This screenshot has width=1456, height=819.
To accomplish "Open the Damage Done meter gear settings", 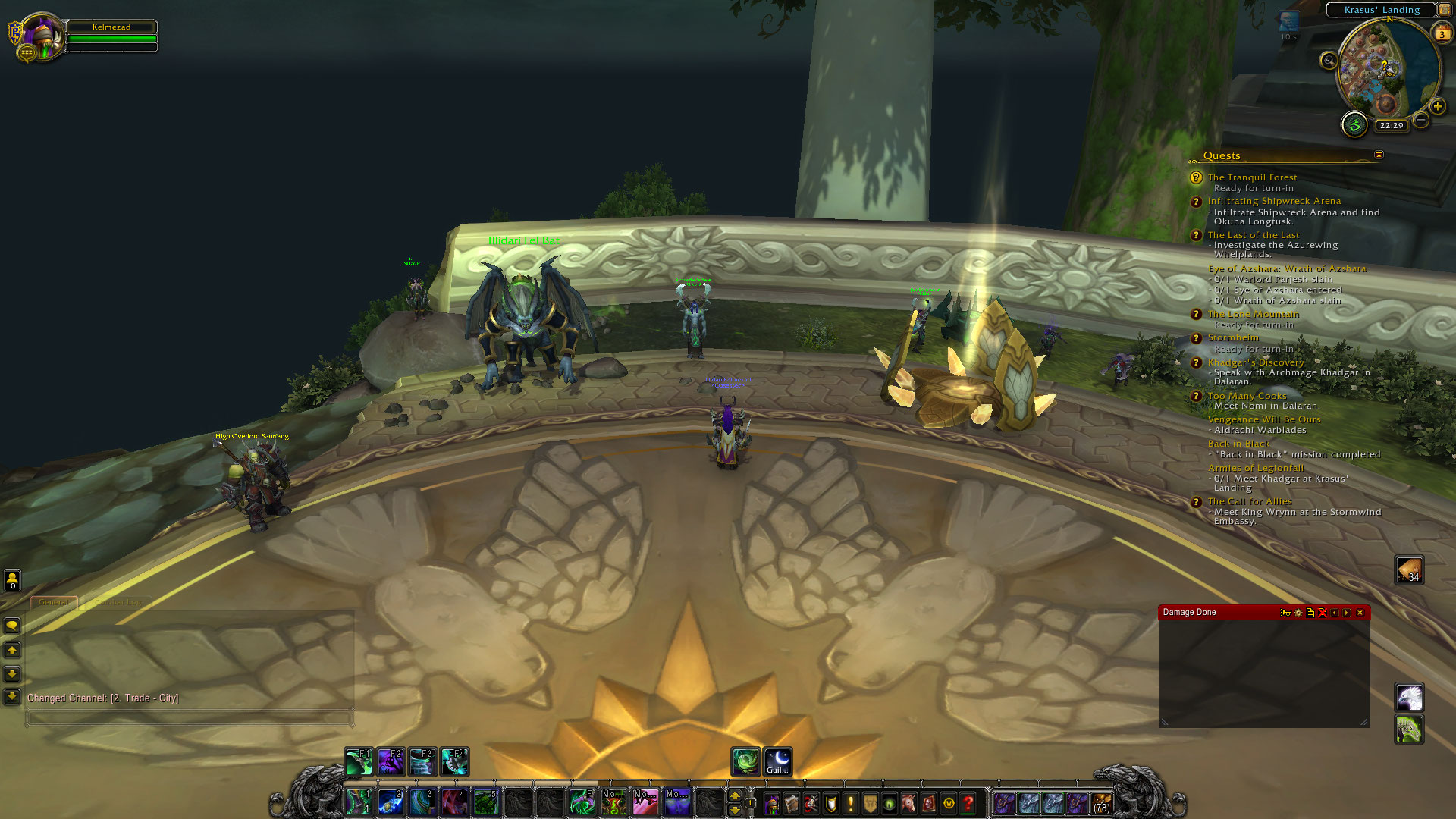I will [x=1298, y=613].
